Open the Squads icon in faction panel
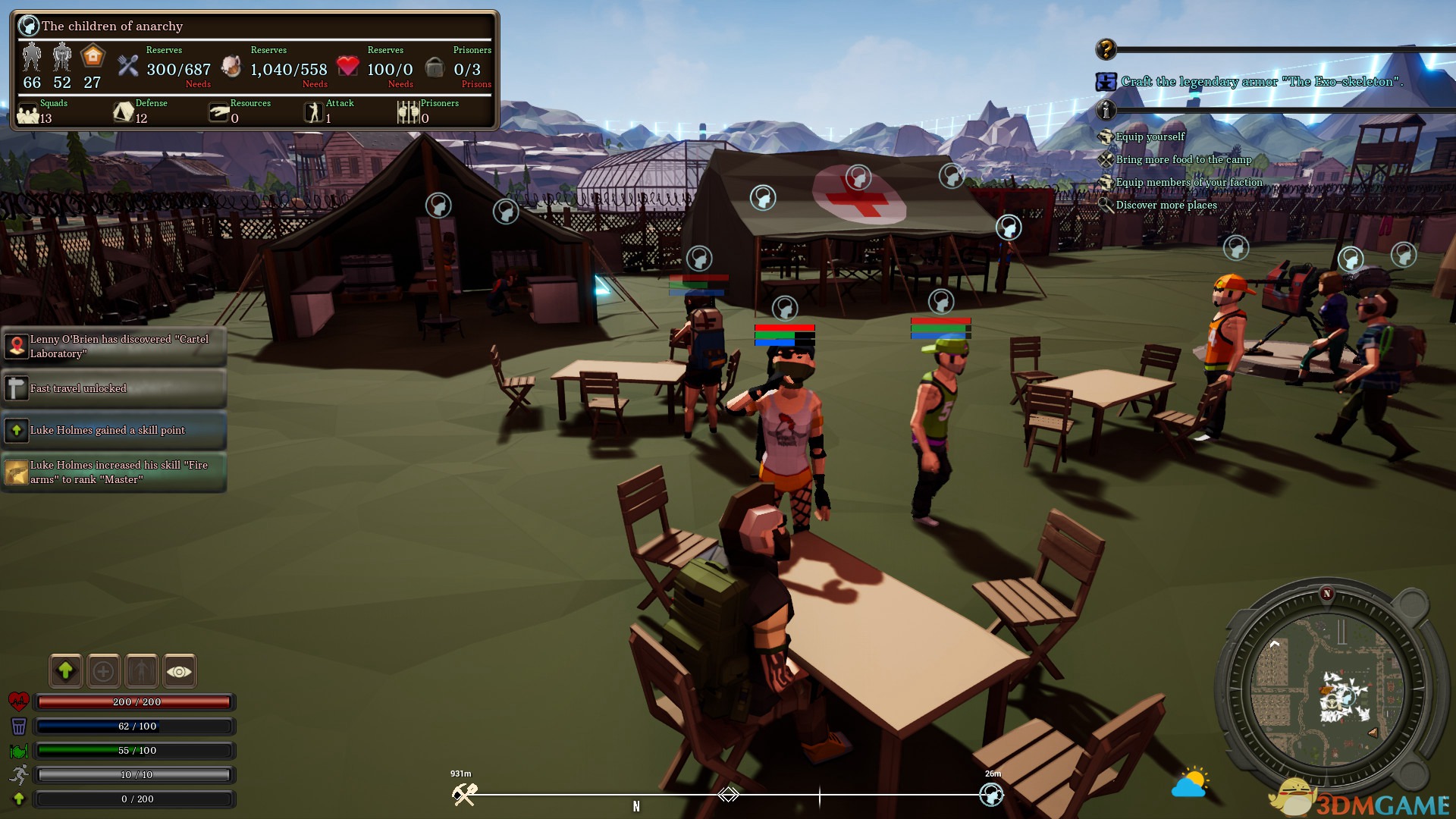Image resolution: width=1456 pixels, height=819 pixels. pyautogui.click(x=28, y=114)
